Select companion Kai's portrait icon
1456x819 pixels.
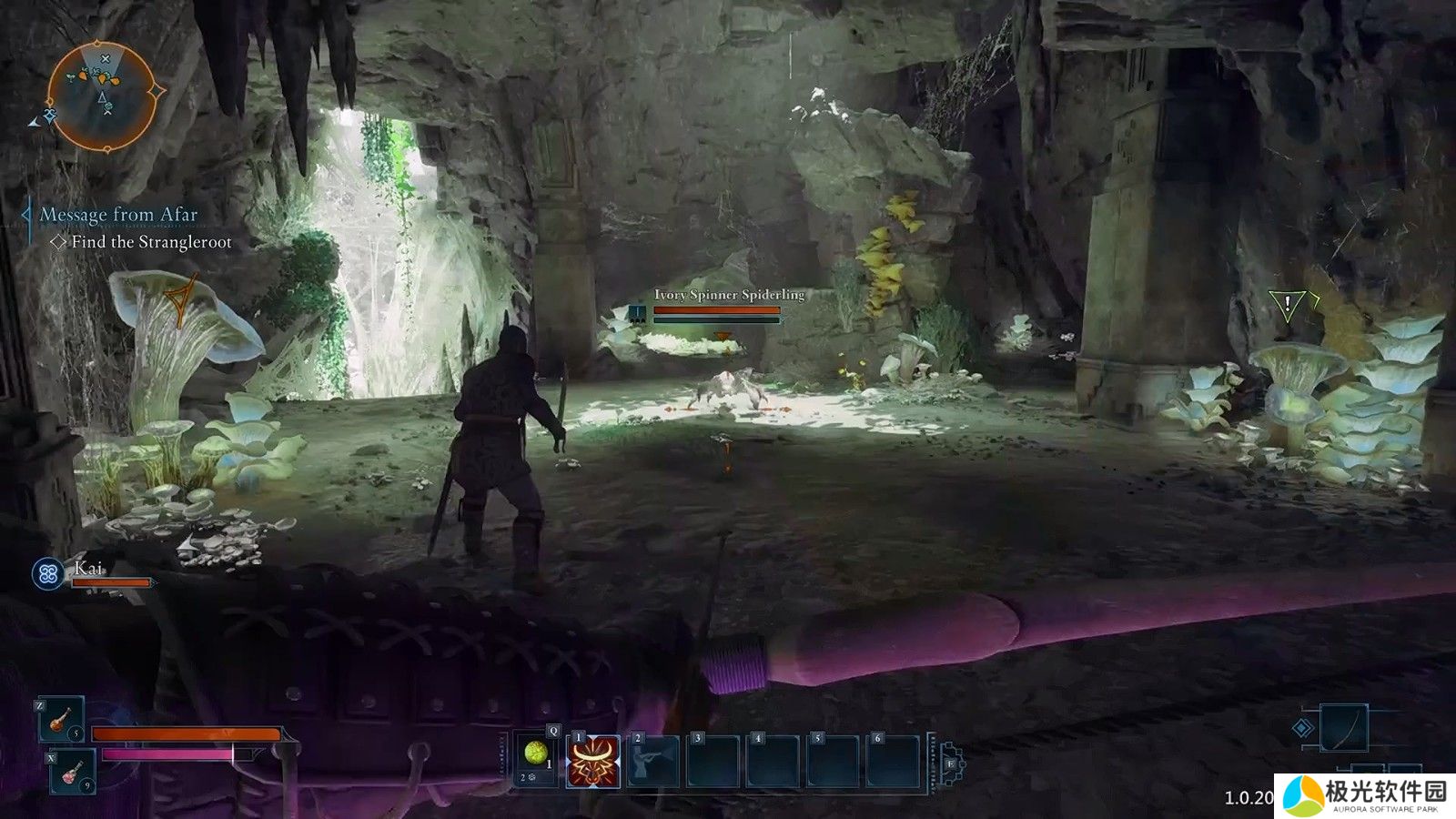pos(48,573)
